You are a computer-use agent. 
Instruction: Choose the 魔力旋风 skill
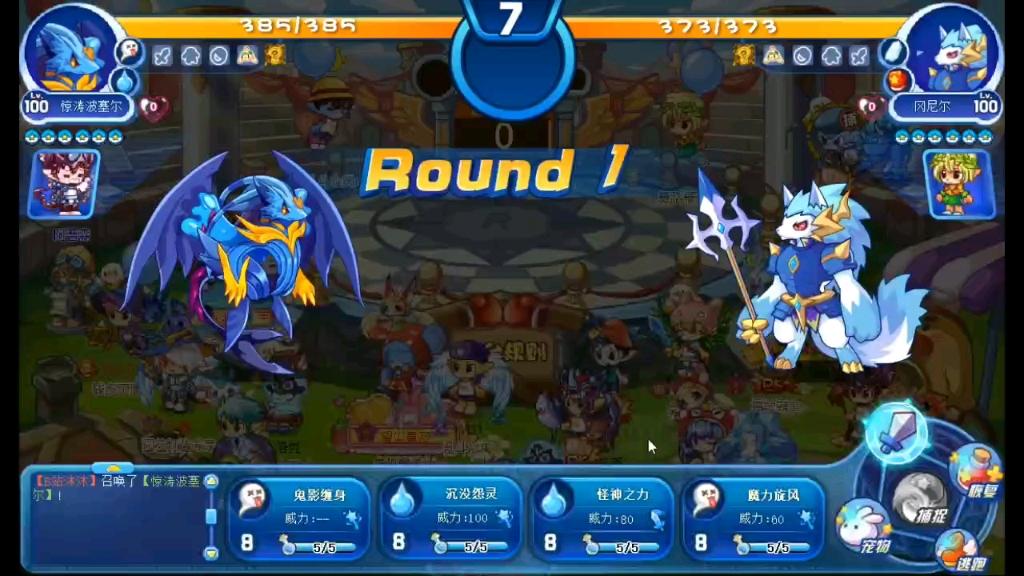click(753, 518)
